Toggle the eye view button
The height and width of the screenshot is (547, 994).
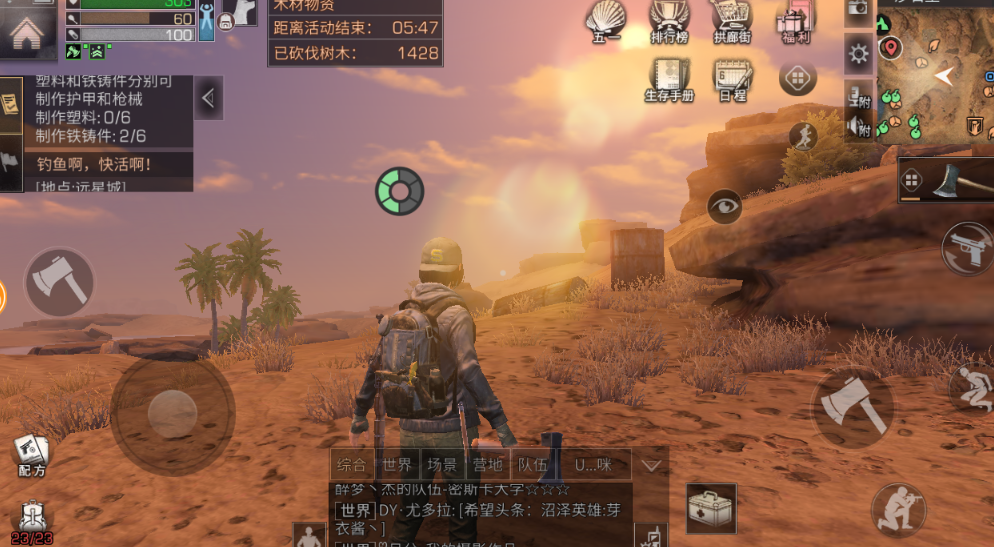tap(724, 206)
